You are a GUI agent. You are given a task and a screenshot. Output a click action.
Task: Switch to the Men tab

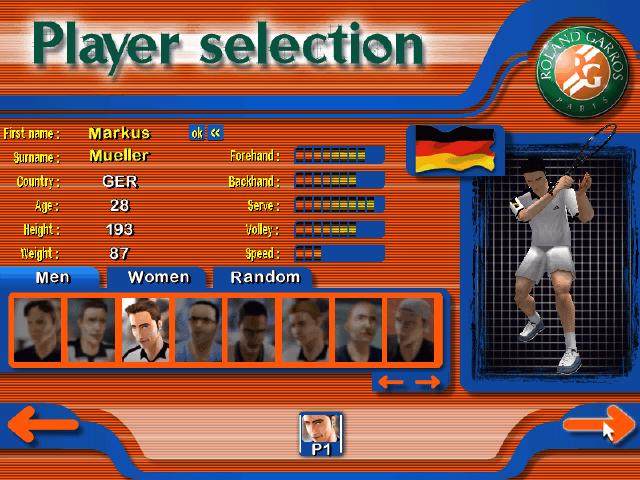coord(52,277)
